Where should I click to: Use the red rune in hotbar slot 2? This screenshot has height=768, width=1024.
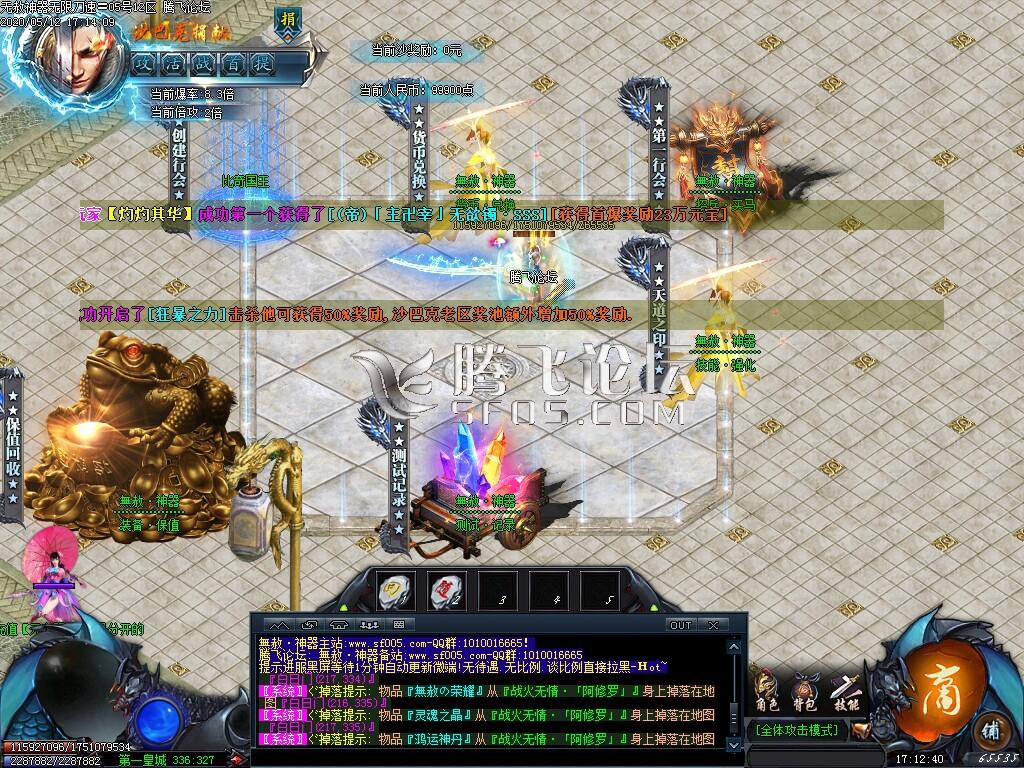(446, 590)
